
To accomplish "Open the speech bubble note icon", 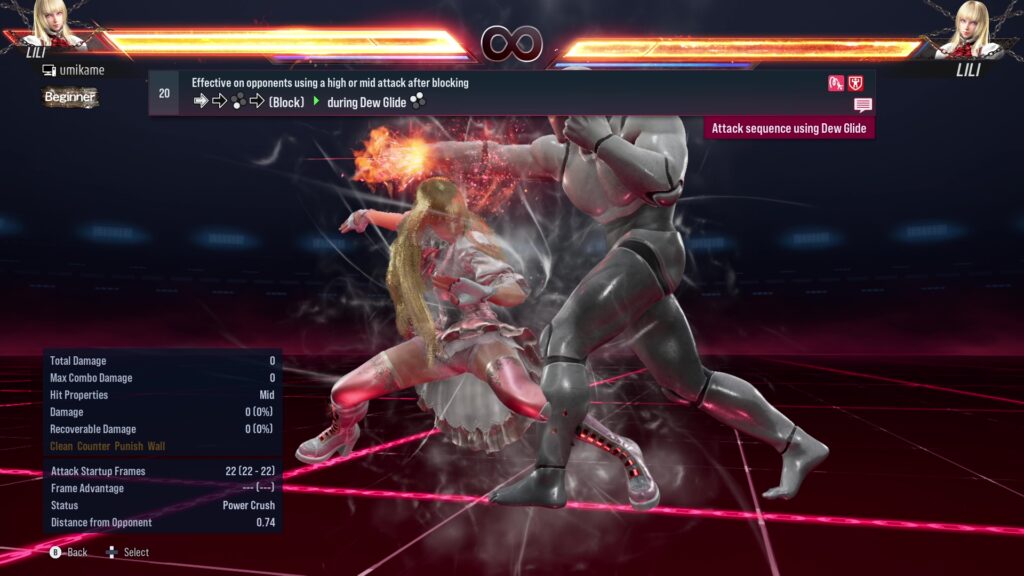I will coord(863,104).
